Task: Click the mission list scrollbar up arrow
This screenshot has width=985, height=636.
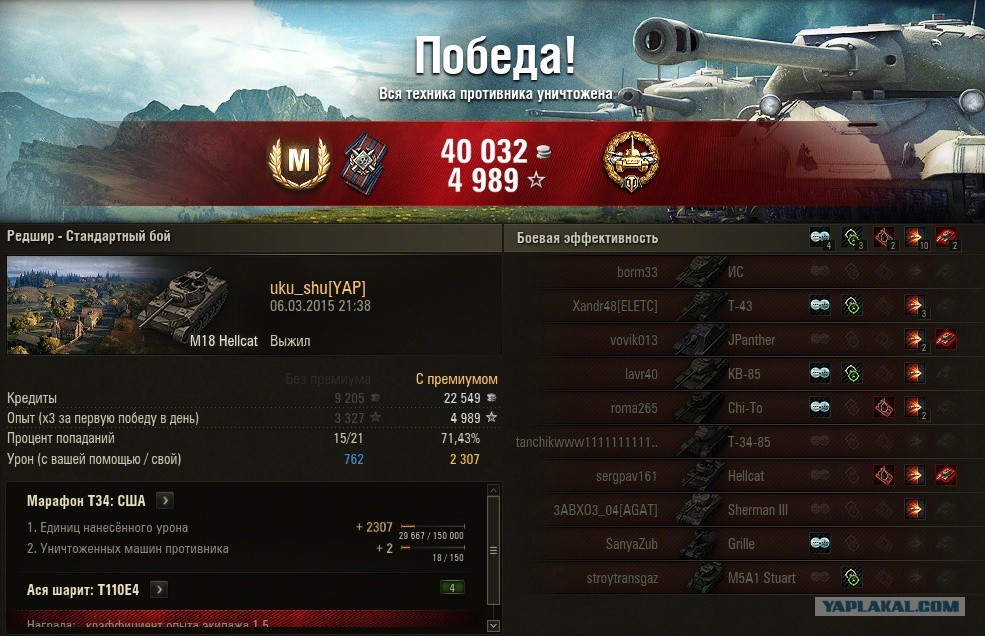Action: click(x=492, y=490)
